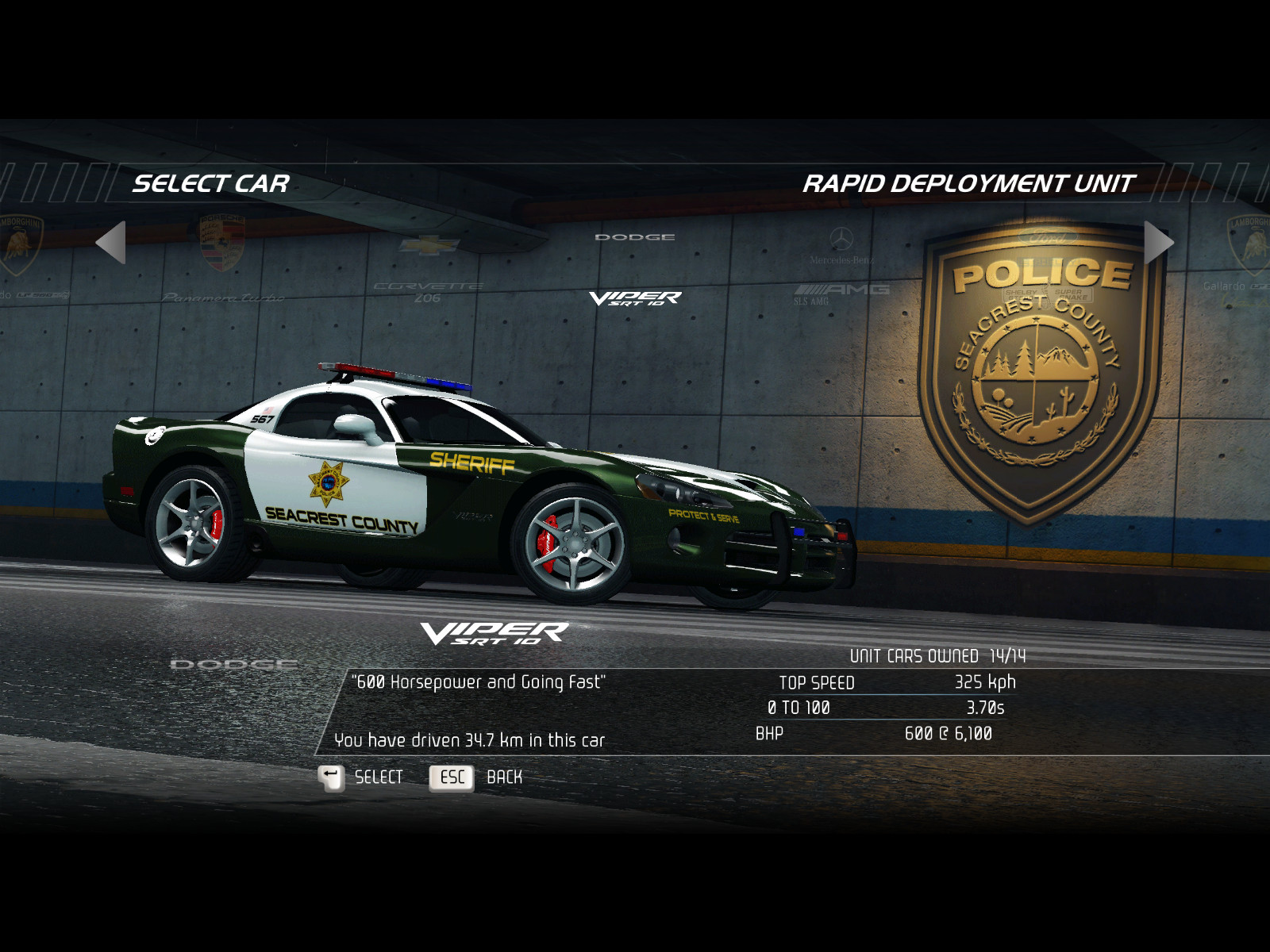Switch to the Mercedes-Benz SLS AMG
The image size is (1270, 952).
coord(841,270)
